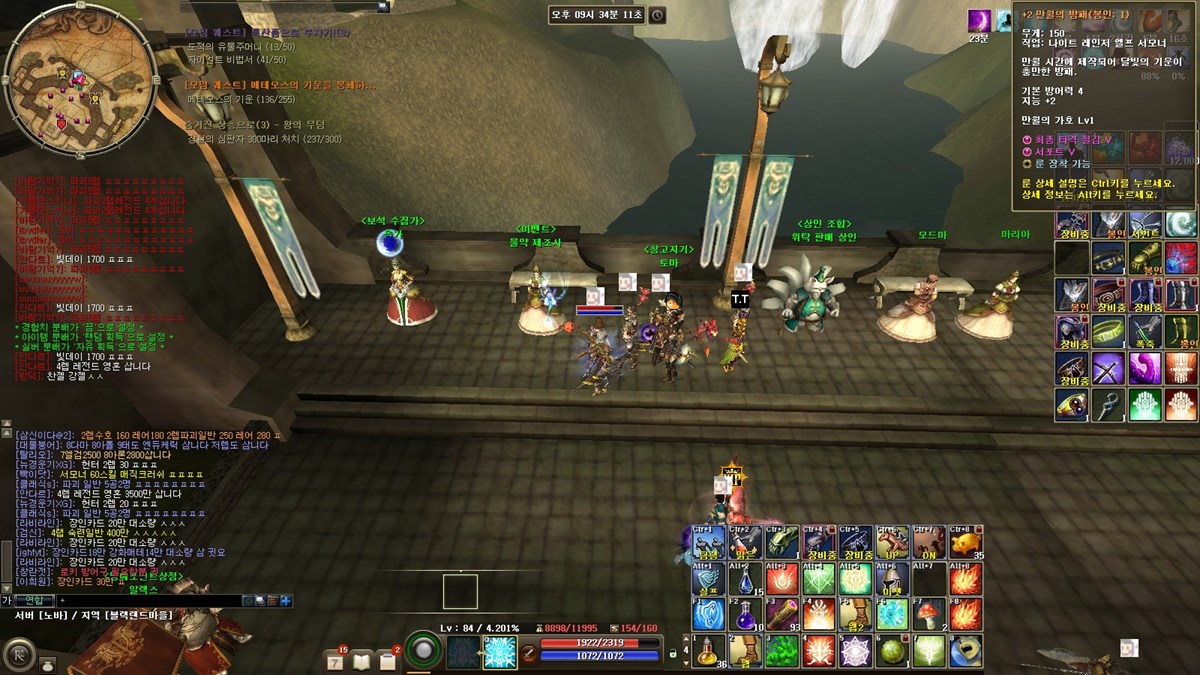Click the clock button beside the time
1200x675 pixels.
[657, 15]
